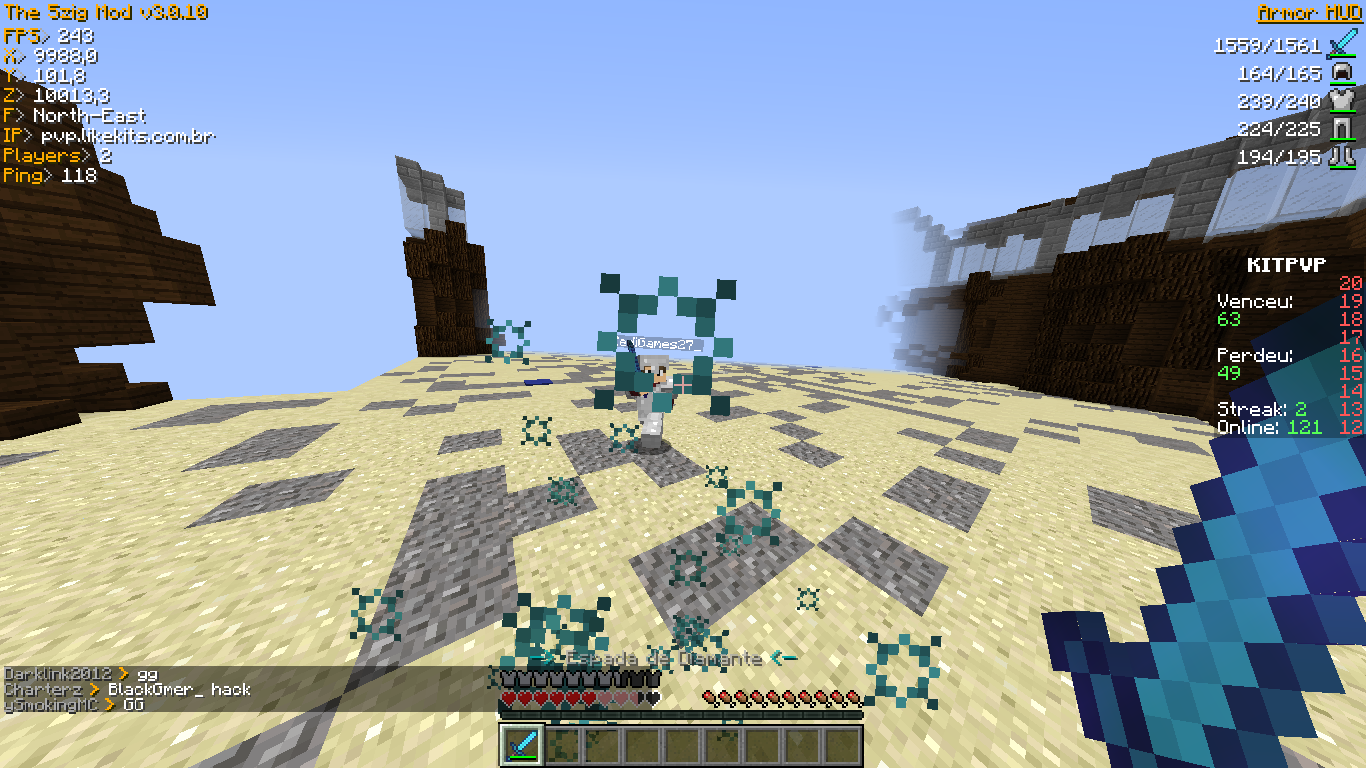Click the helmet icon in Armor HUD
The width and height of the screenshot is (1366, 768).
pos(1341,73)
